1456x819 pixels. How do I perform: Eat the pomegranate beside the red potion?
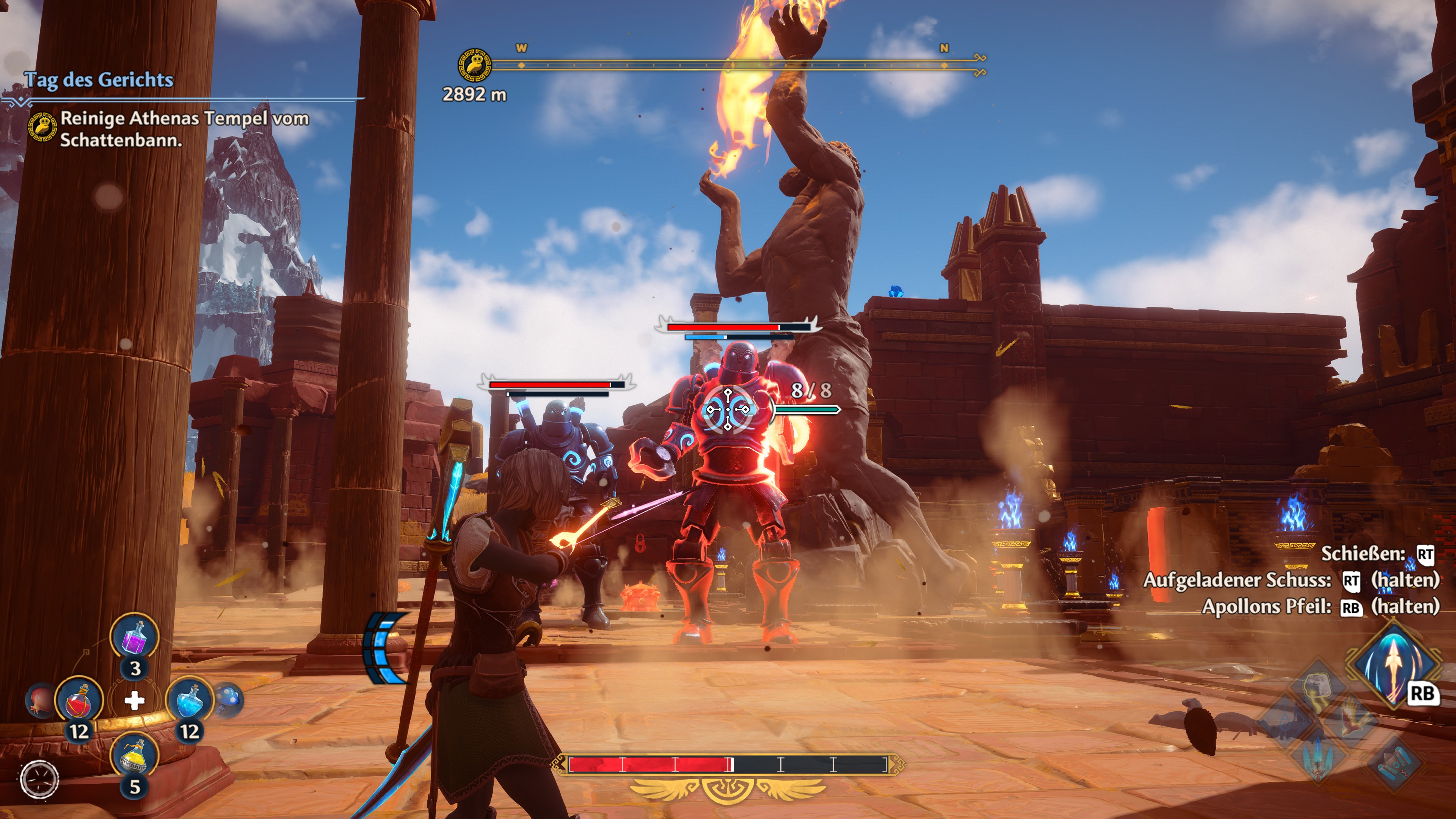click(39, 699)
